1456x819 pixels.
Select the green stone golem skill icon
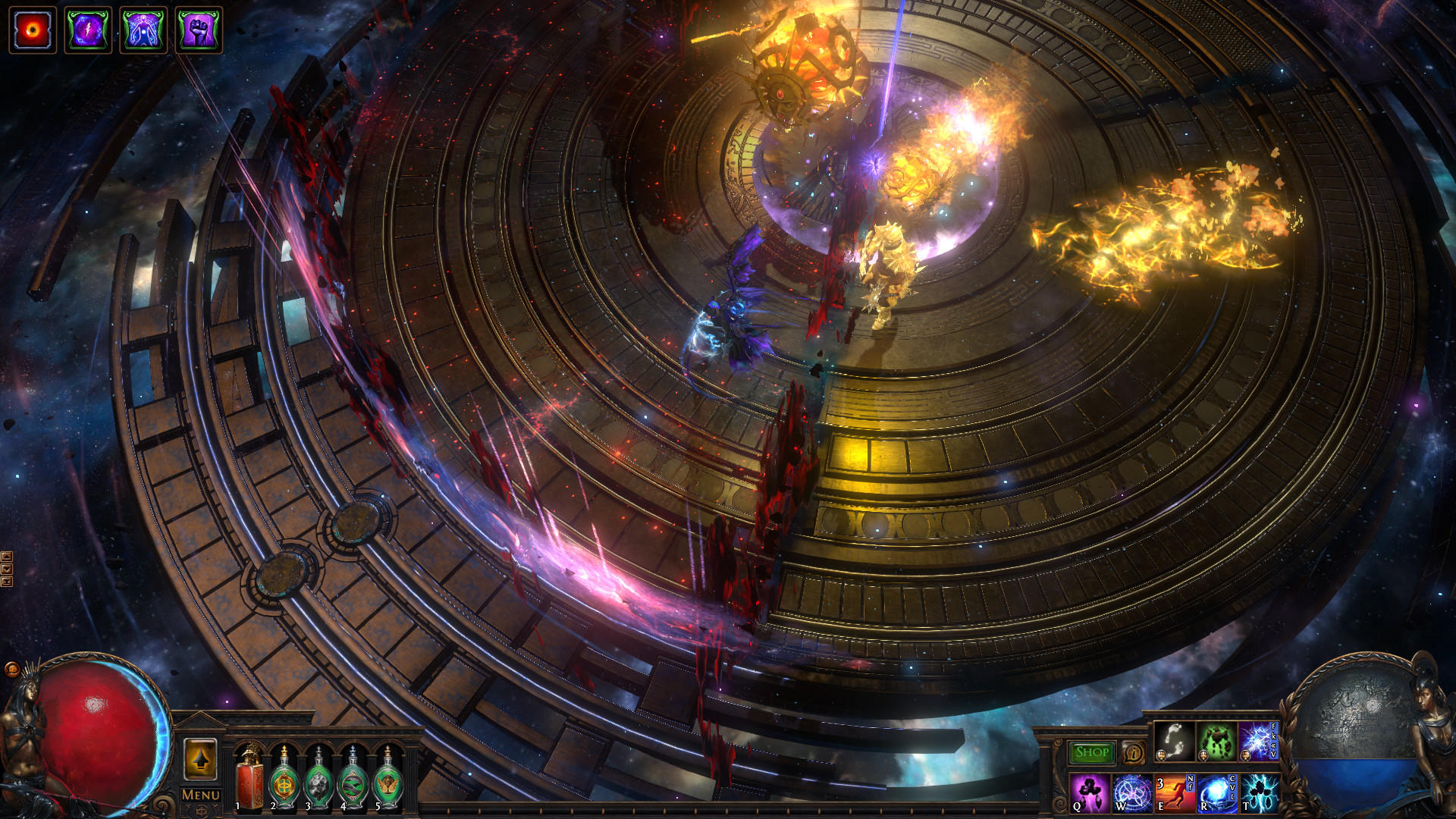point(1214,742)
